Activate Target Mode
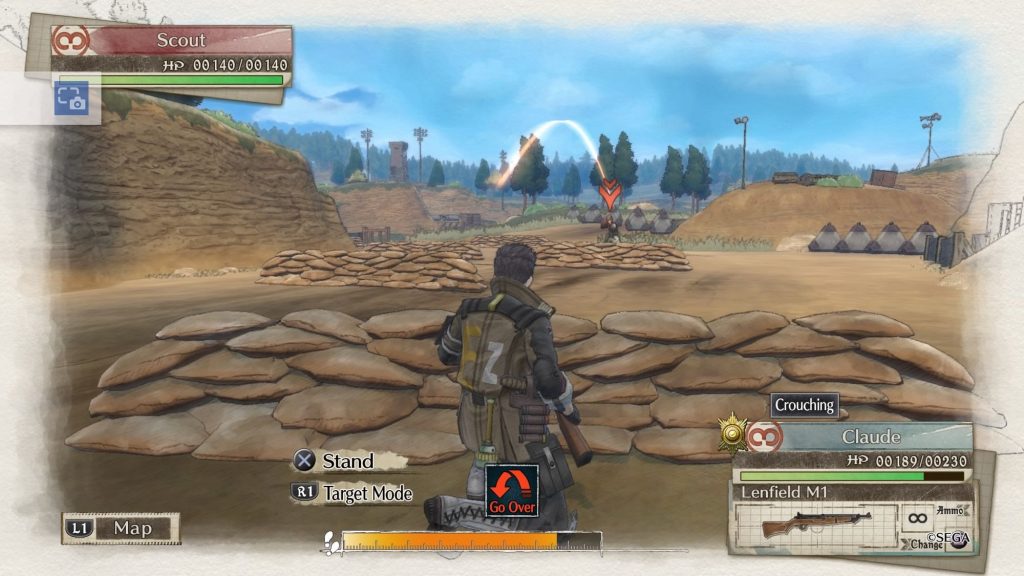This screenshot has height=576, width=1024. click(352, 493)
